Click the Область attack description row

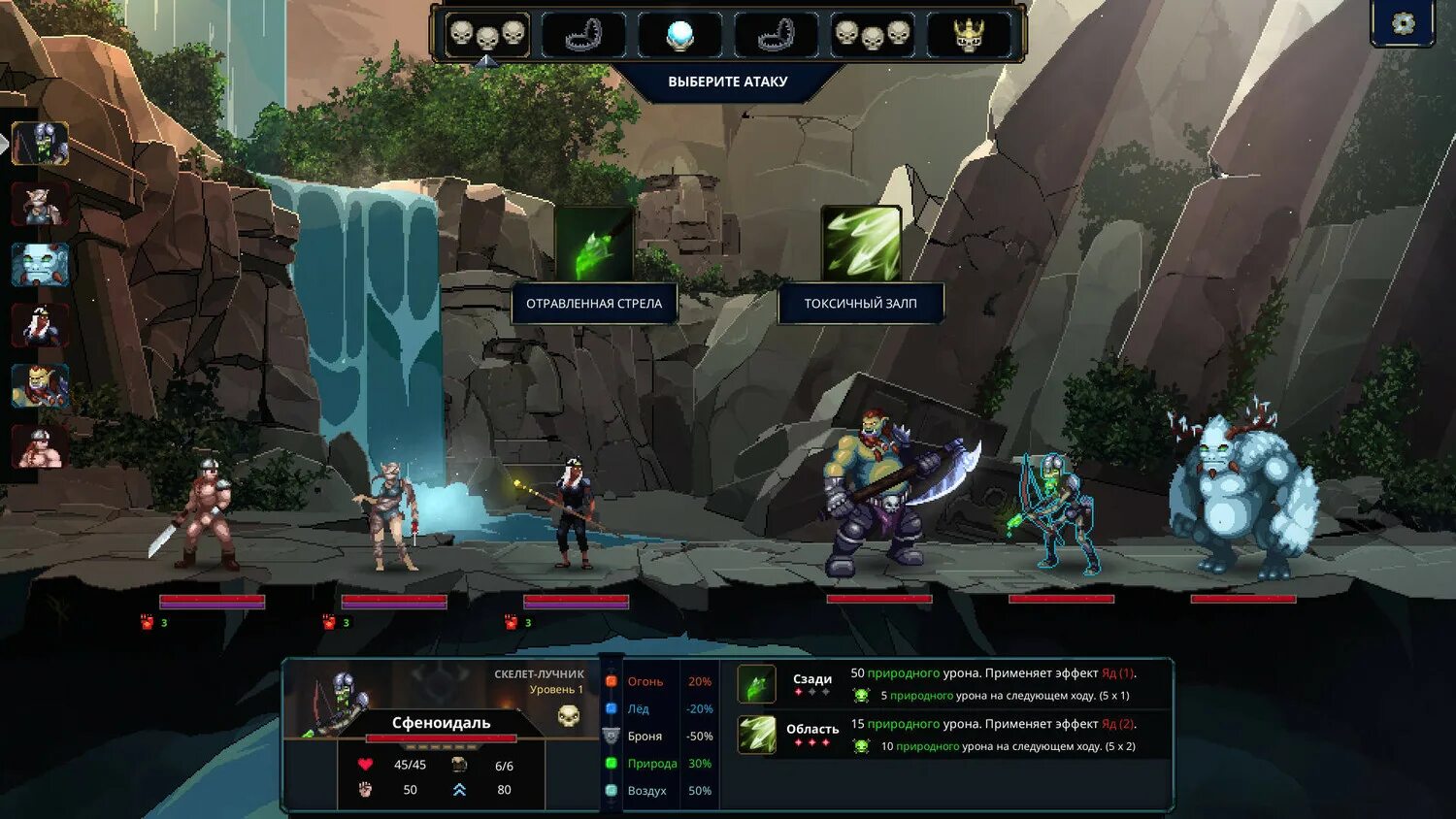(951, 735)
